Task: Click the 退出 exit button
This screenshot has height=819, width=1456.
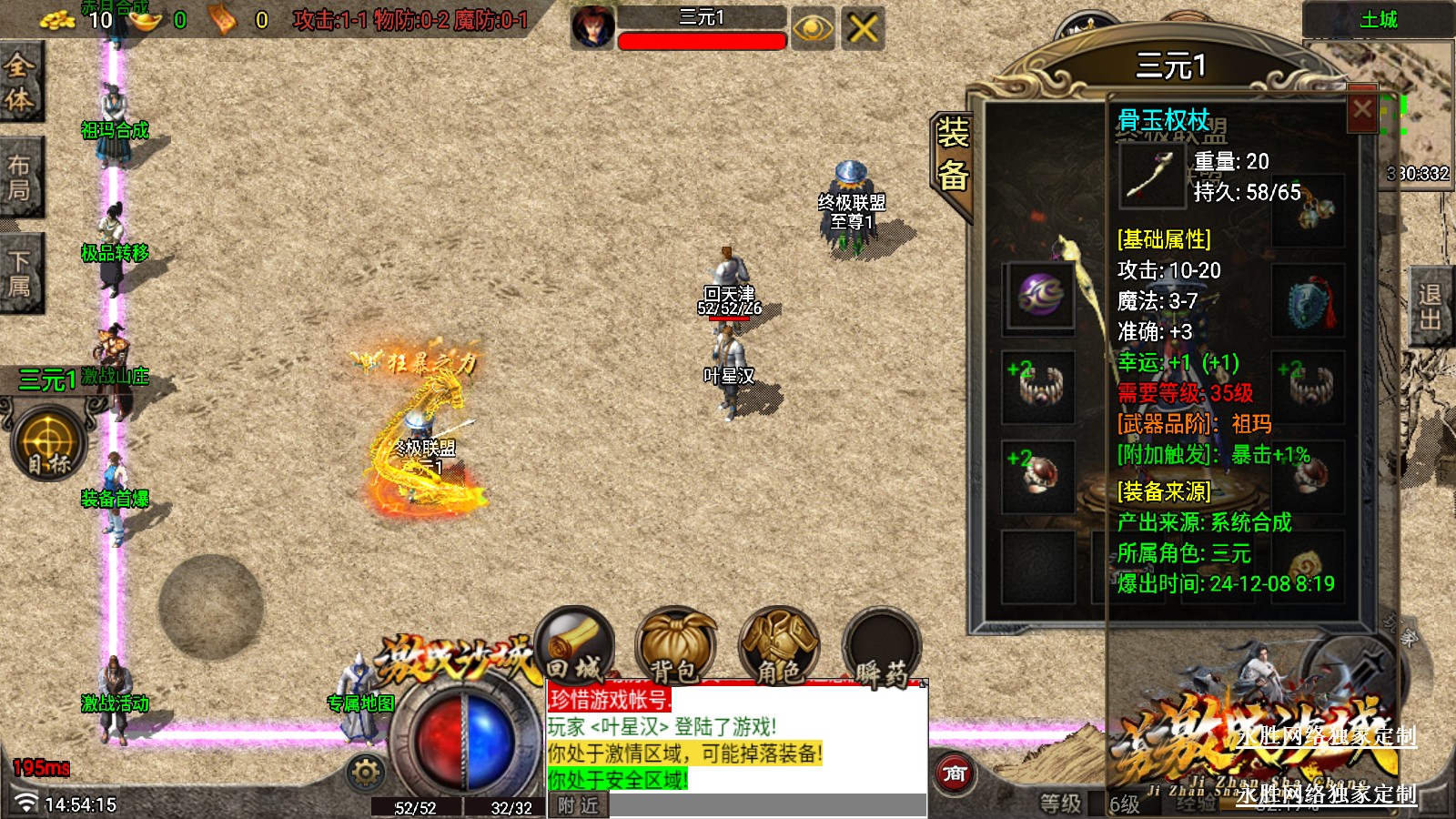Action: pyautogui.click(x=1431, y=307)
